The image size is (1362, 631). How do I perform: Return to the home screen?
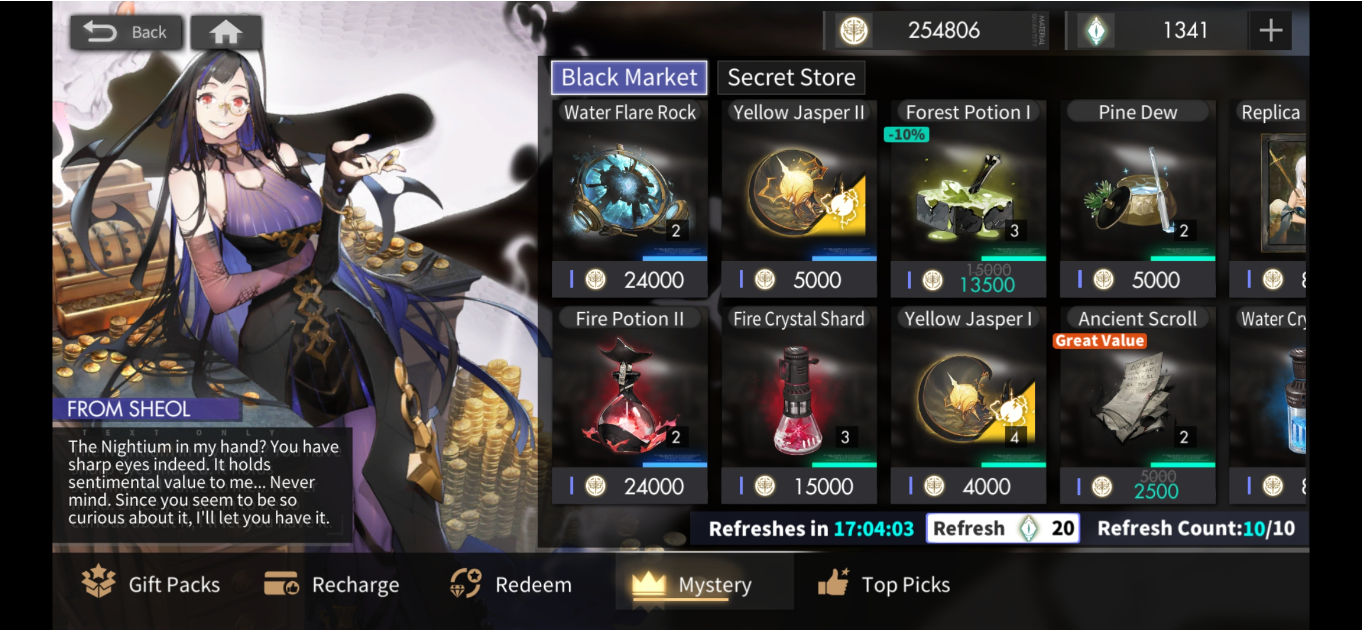[226, 32]
